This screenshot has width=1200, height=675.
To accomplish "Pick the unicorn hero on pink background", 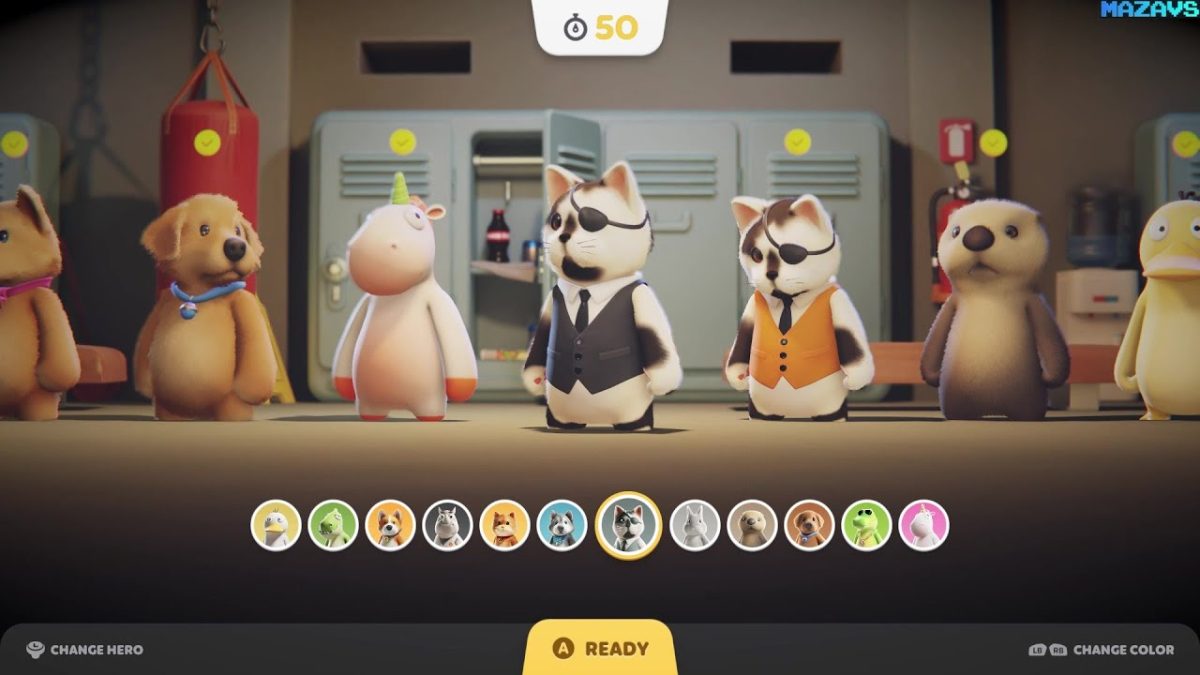I will 923,525.
